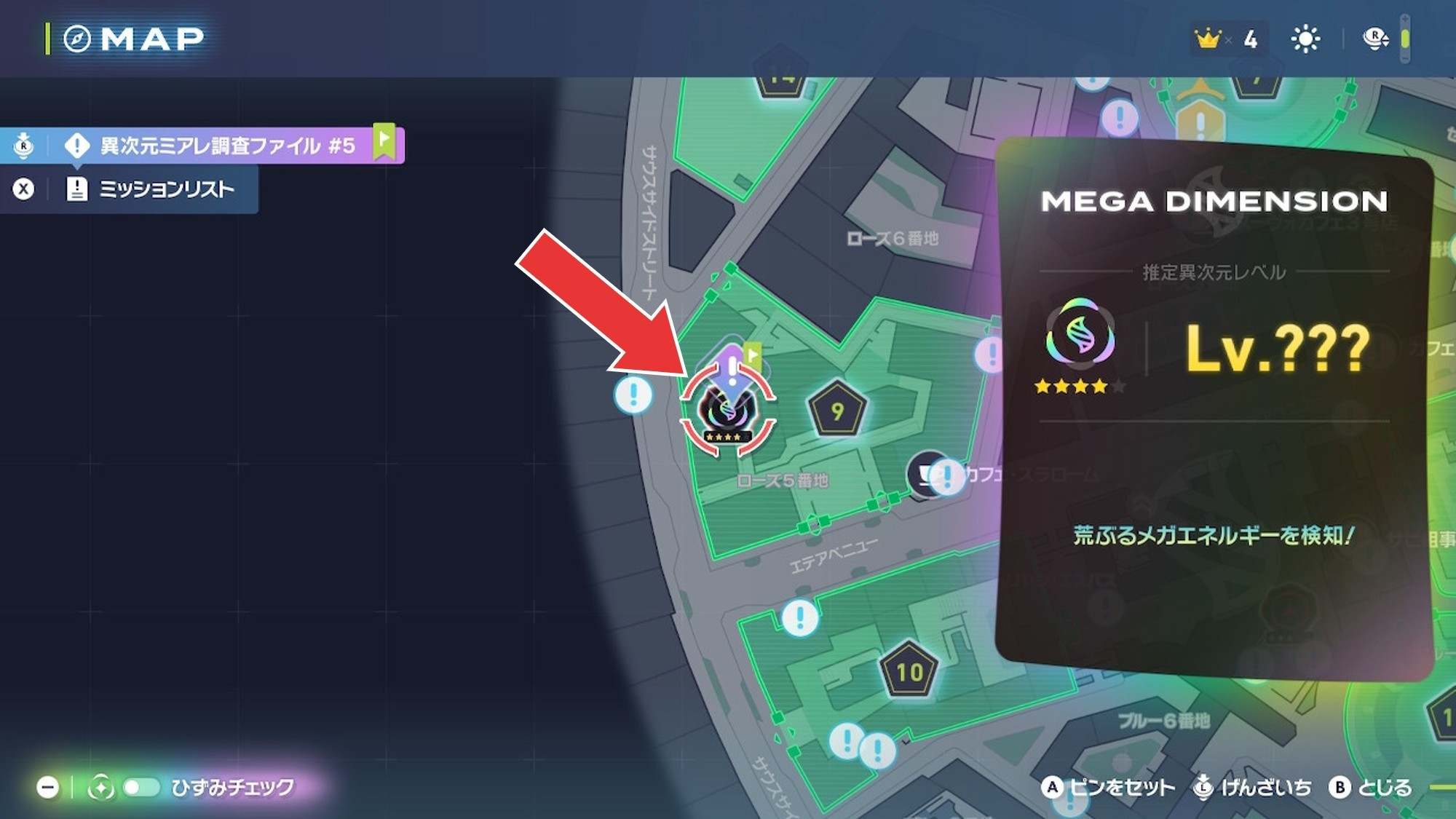Click the blue exclamation marker on サウスサイドストリート
This screenshot has width=1456, height=819.
633,395
